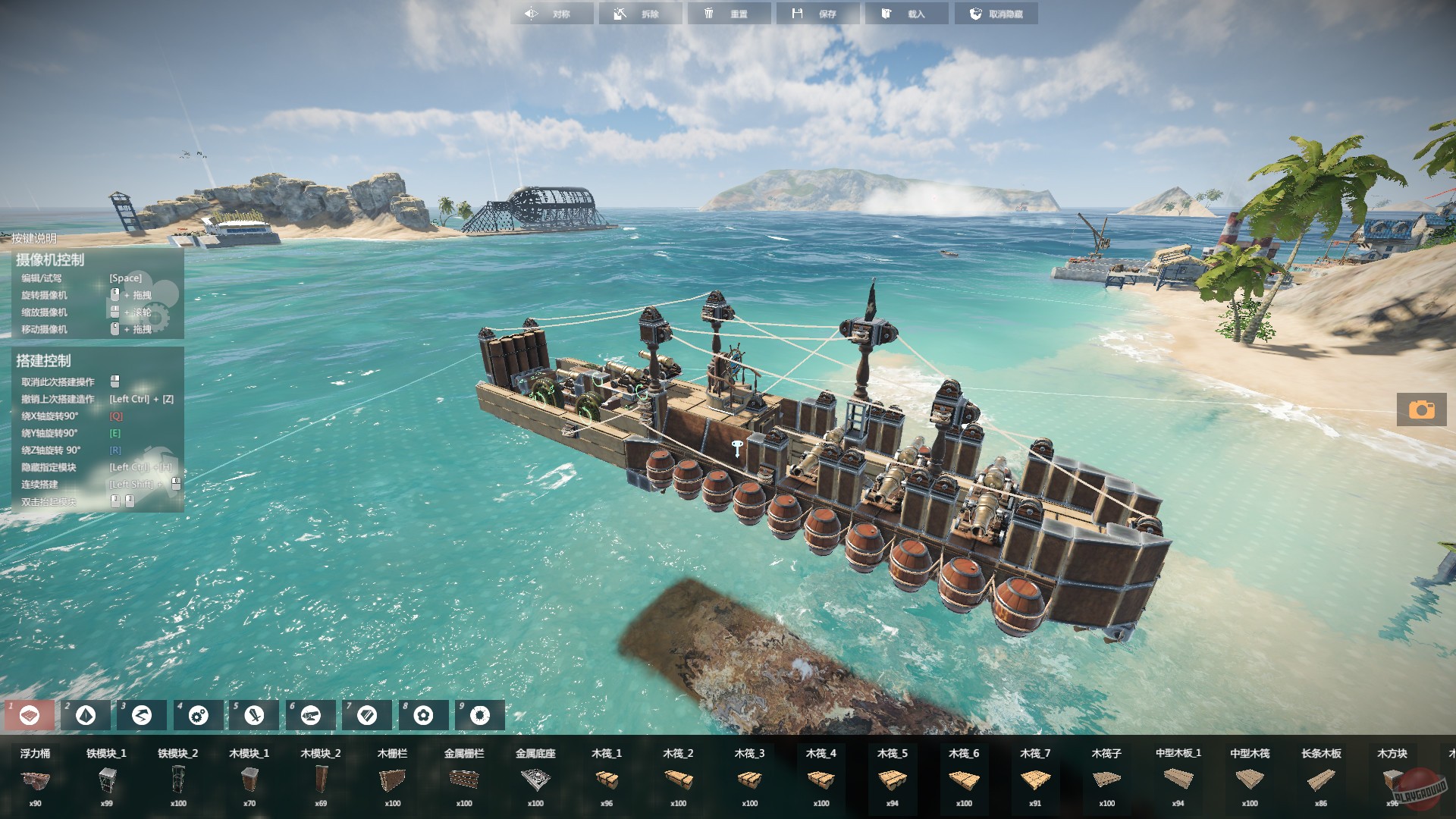Enable 拆除 demolish mode
The image size is (1456, 819).
[x=641, y=13]
